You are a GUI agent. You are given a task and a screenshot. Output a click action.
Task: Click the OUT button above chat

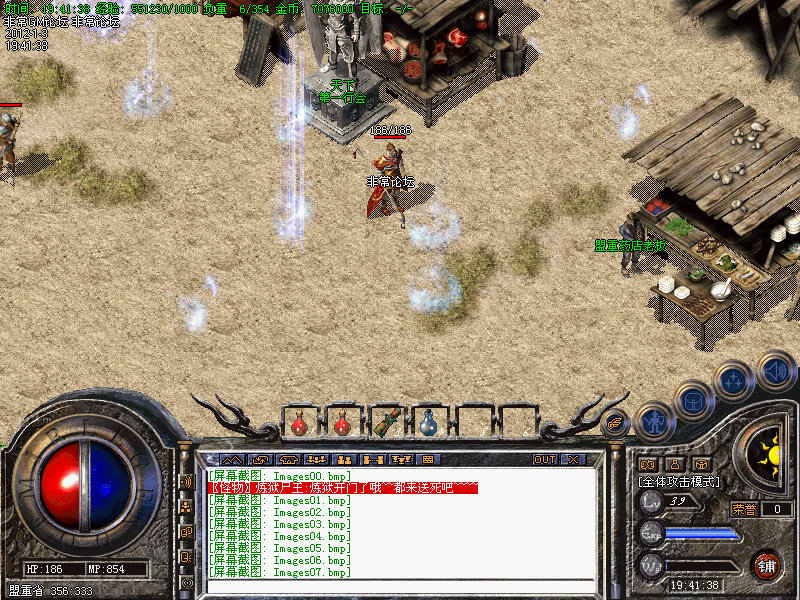click(545, 460)
